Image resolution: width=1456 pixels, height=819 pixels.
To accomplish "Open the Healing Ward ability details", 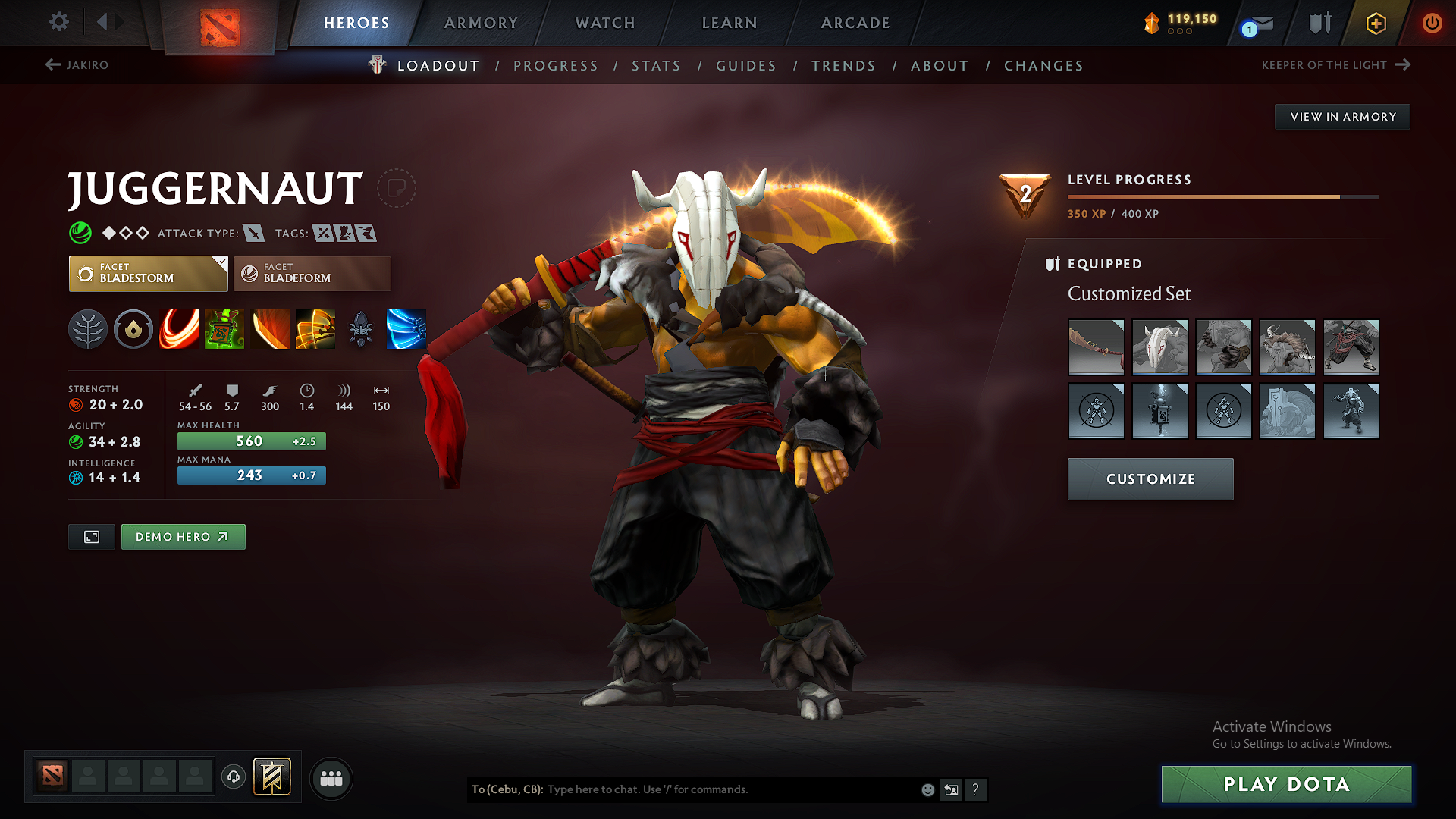I will [224, 329].
